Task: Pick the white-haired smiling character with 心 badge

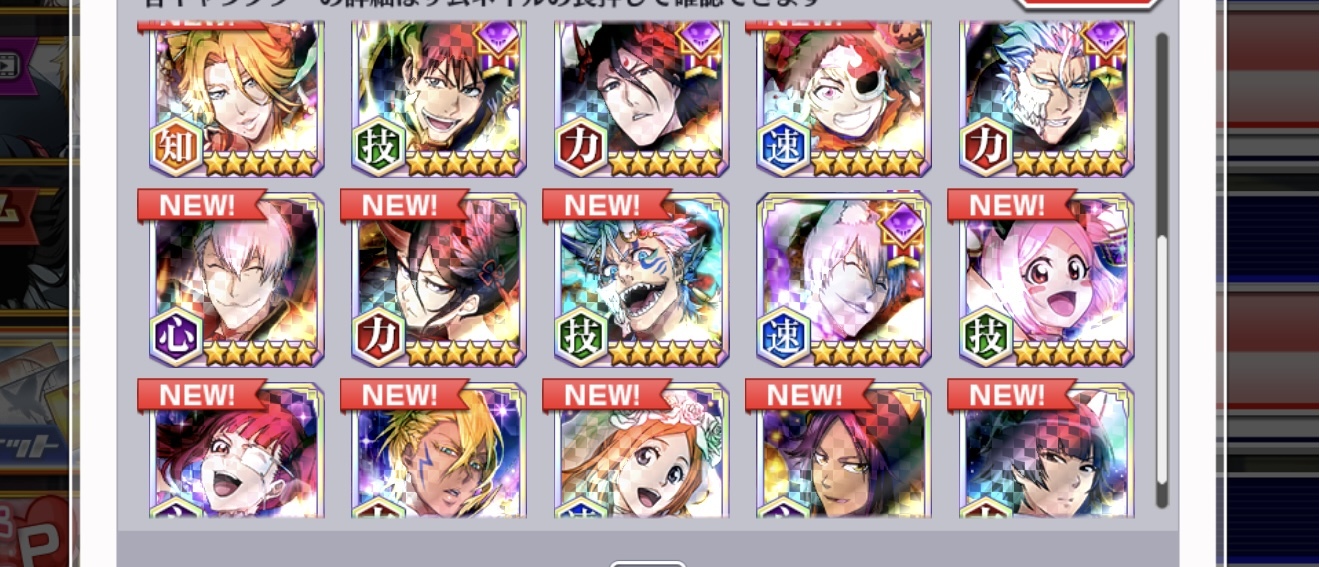Action: click(237, 280)
